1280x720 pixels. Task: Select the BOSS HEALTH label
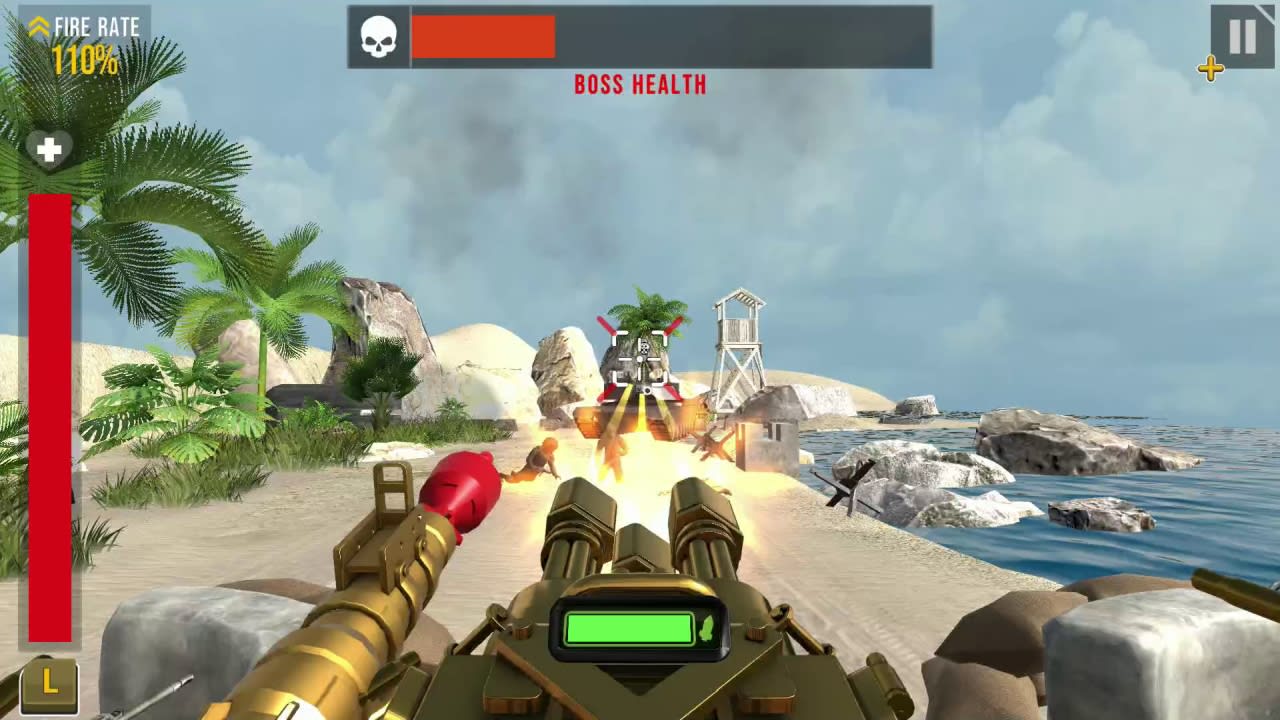640,85
